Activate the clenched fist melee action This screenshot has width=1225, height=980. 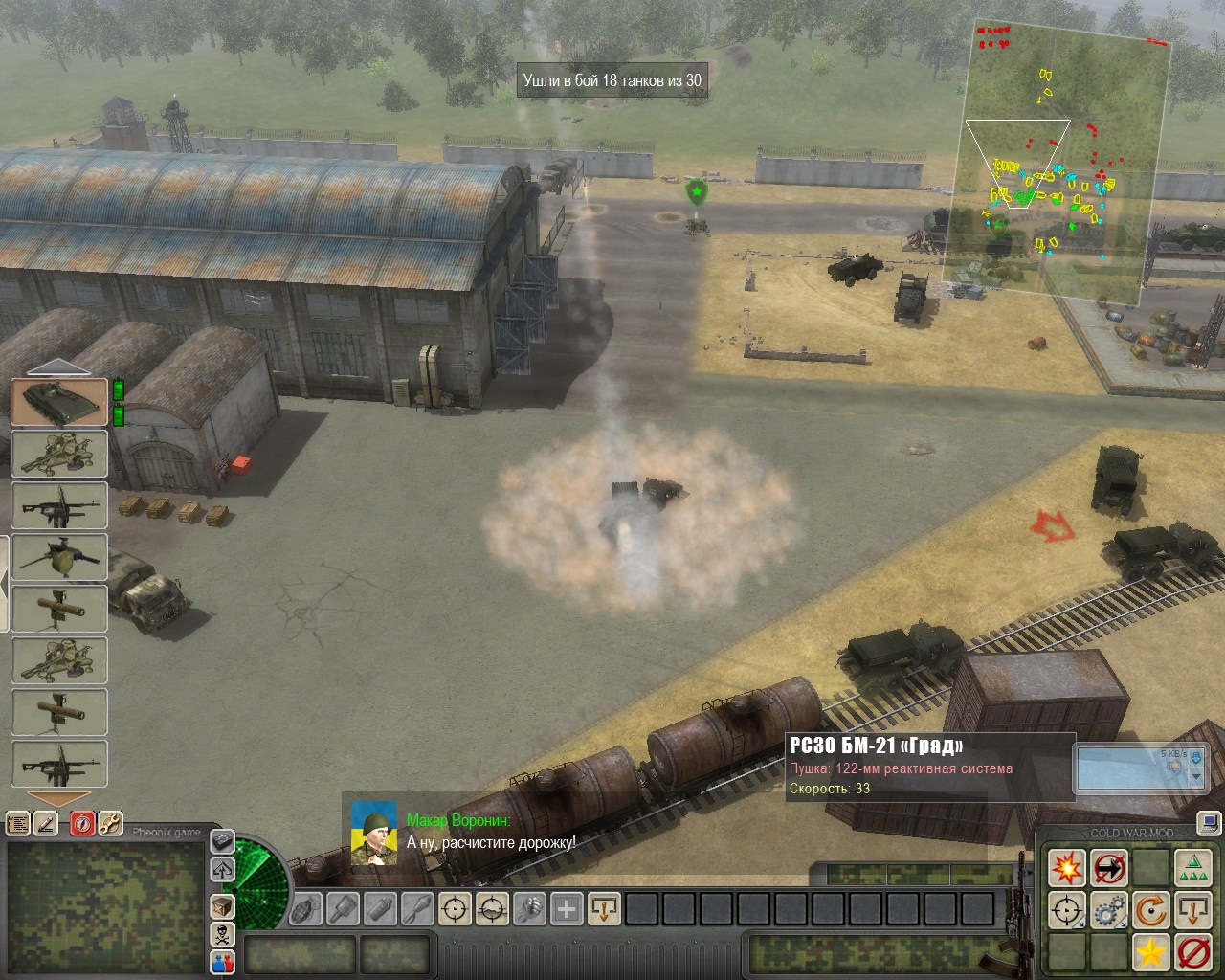pyautogui.click(x=529, y=907)
